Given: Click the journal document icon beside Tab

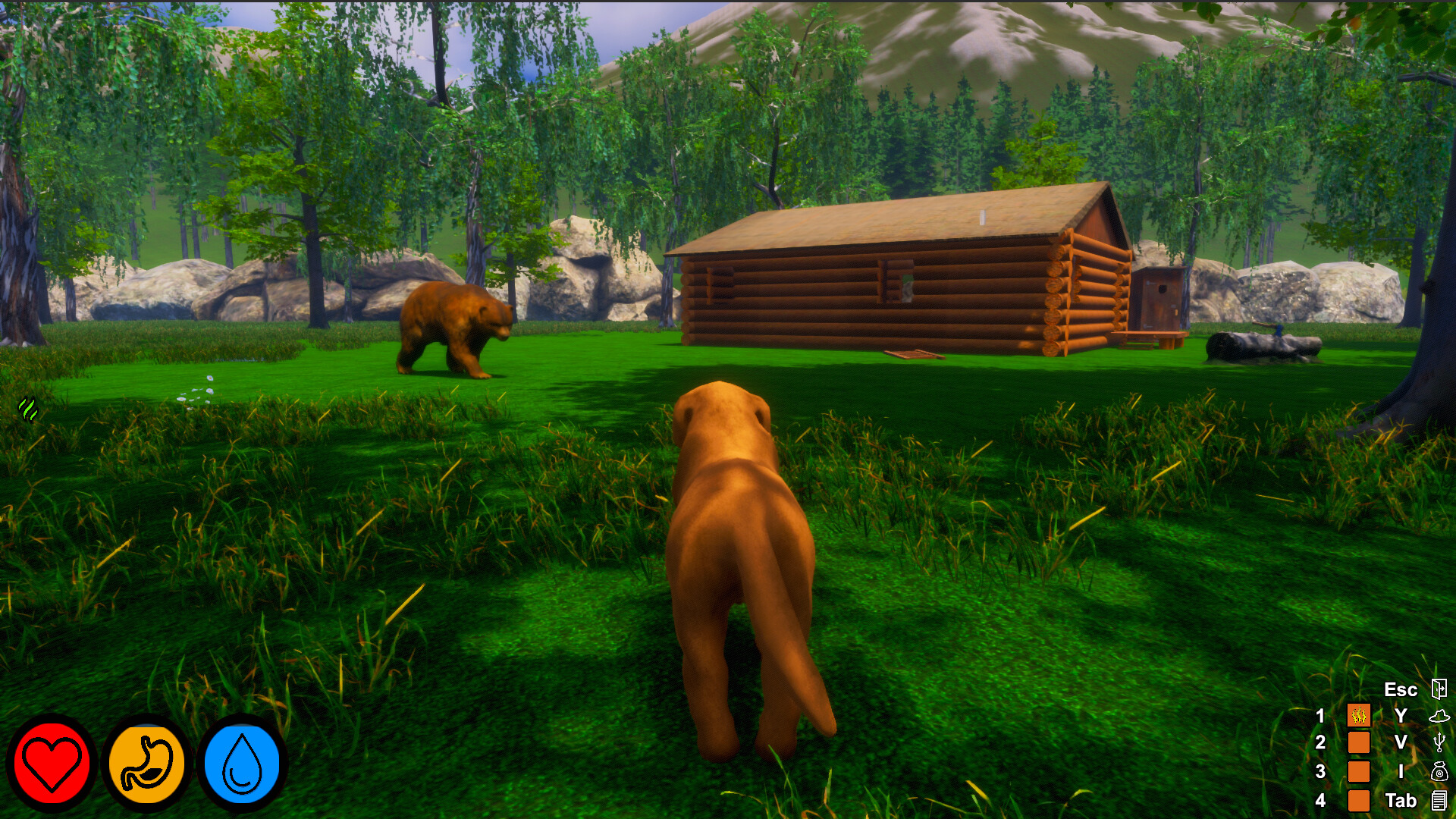Looking at the screenshot, I should point(1439,799).
